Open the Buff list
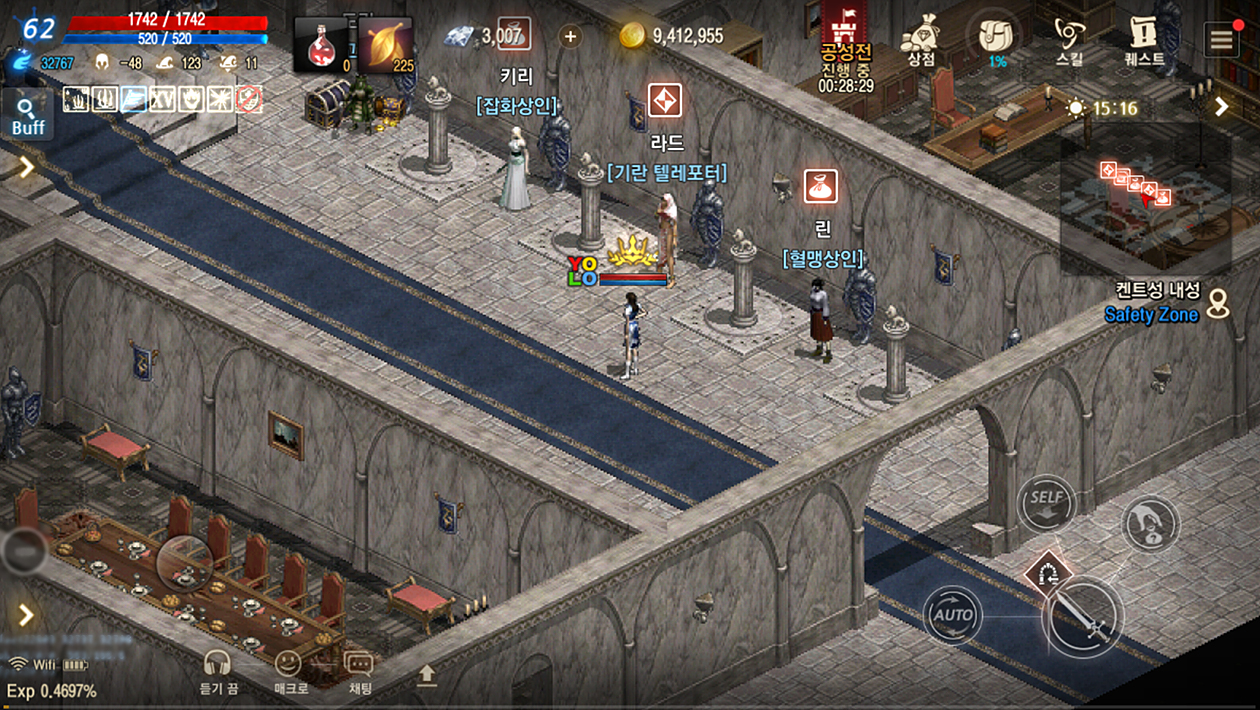Image resolution: width=1260 pixels, height=710 pixels. (28, 113)
